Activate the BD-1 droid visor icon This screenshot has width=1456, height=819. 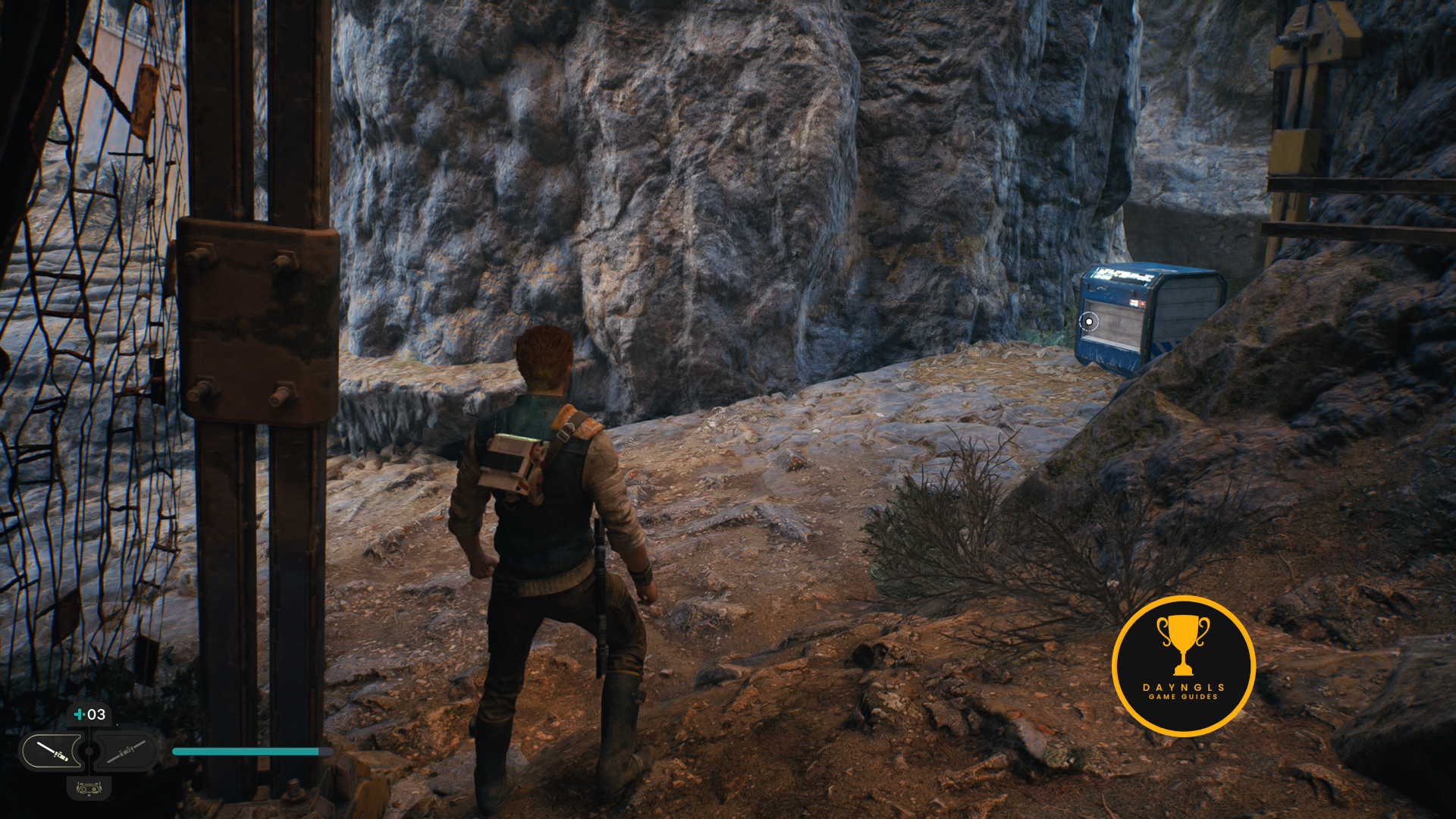[89, 789]
